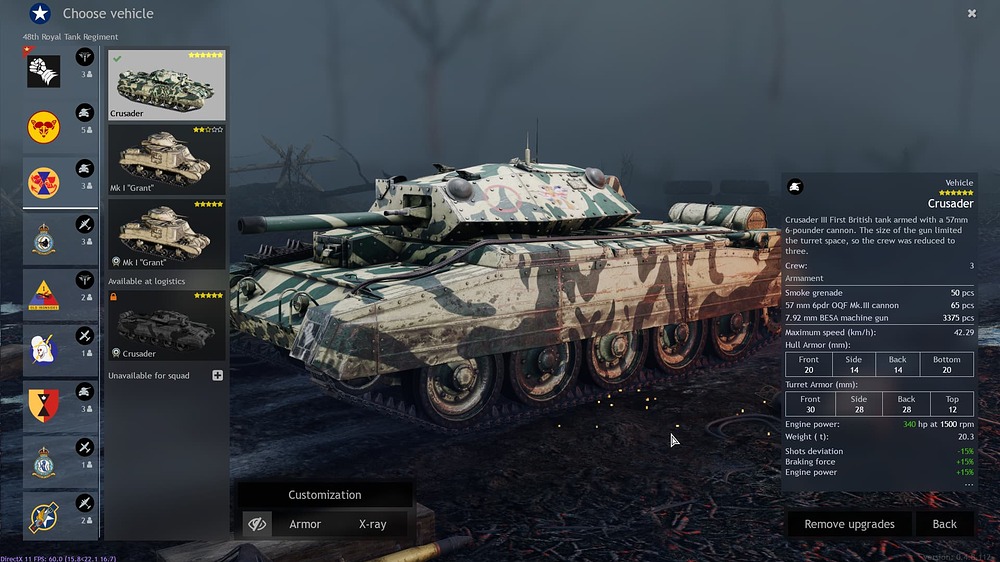Select the camouflaged Crusader with the green checkmark
The height and width of the screenshot is (562, 1000).
[x=166, y=86]
